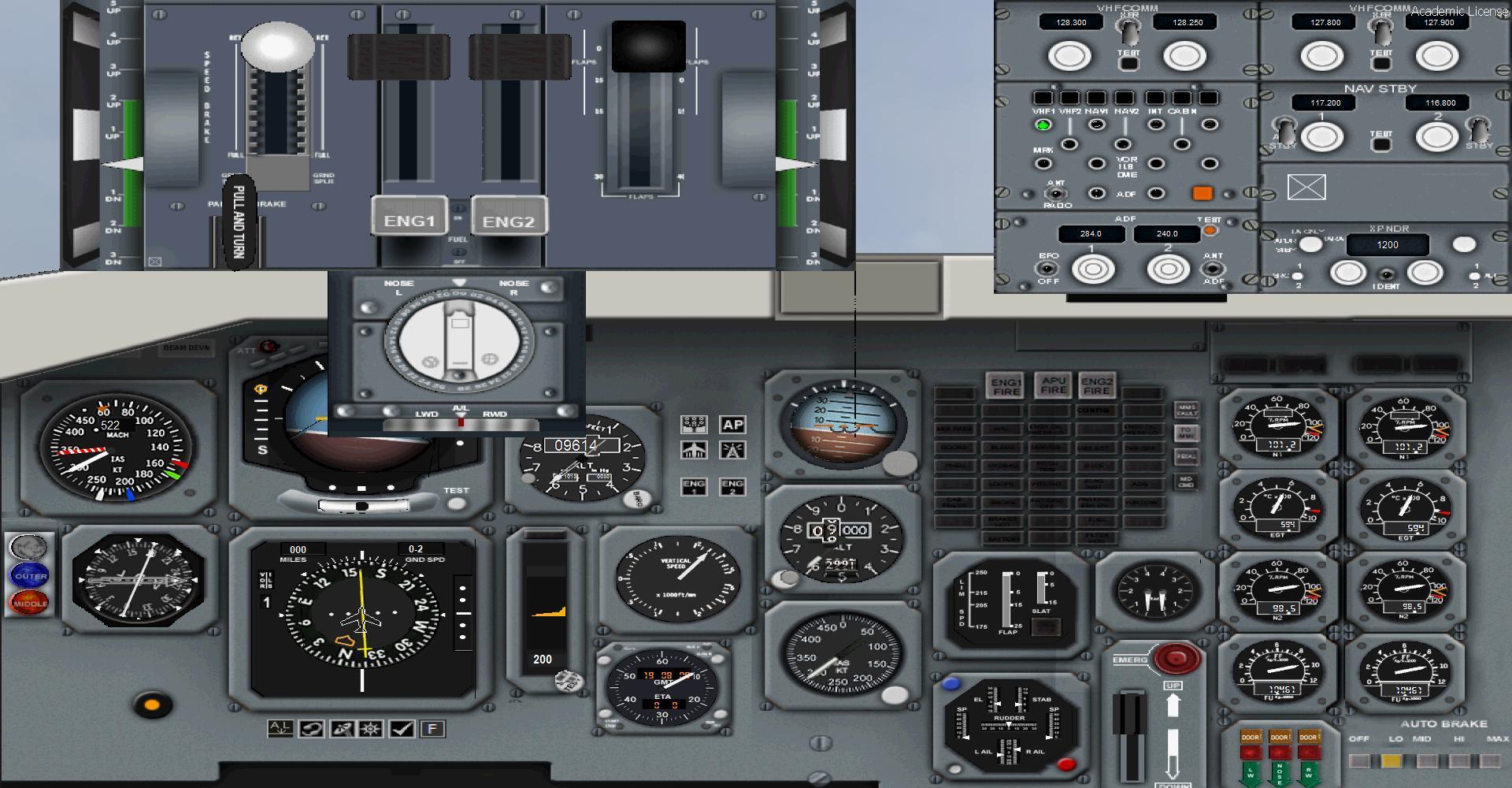Image resolution: width=1512 pixels, height=788 pixels.
Task: Enable the NAV1 audio toggle on the comm panel
Action: point(1096,125)
